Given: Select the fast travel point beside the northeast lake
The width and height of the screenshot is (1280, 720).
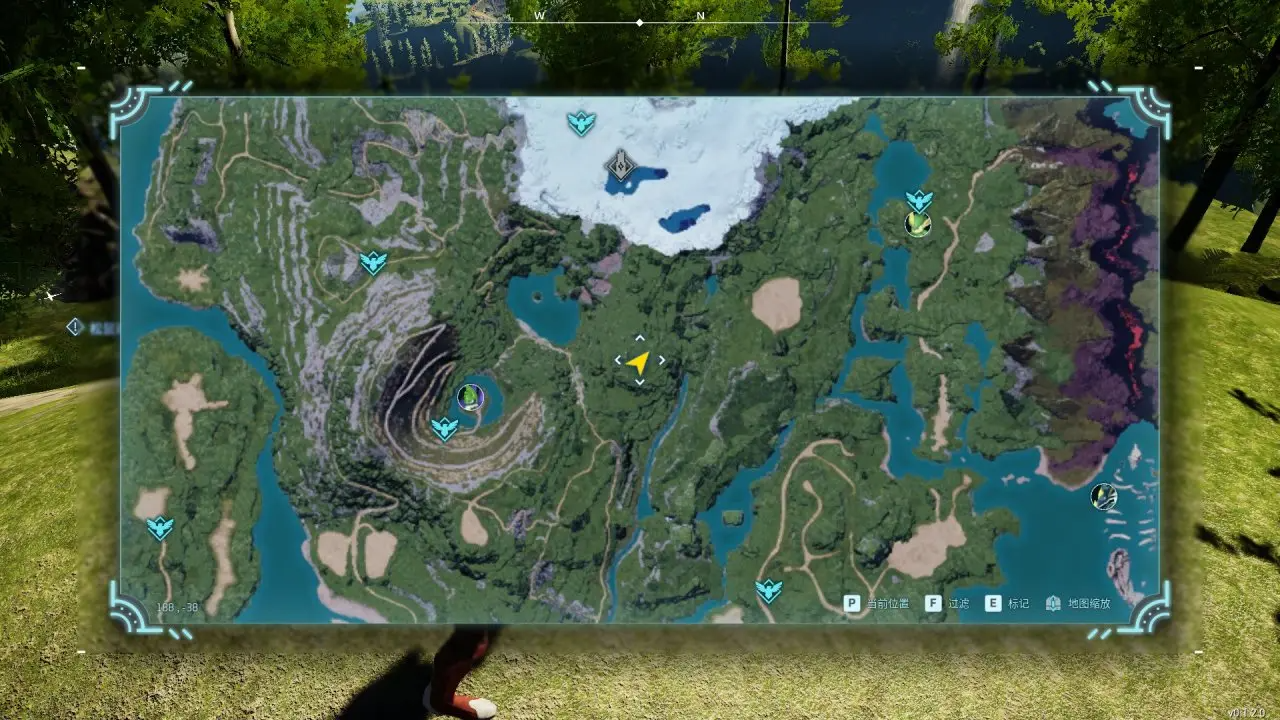Looking at the screenshot, I should pyautogui.click(x=918, y=201).
